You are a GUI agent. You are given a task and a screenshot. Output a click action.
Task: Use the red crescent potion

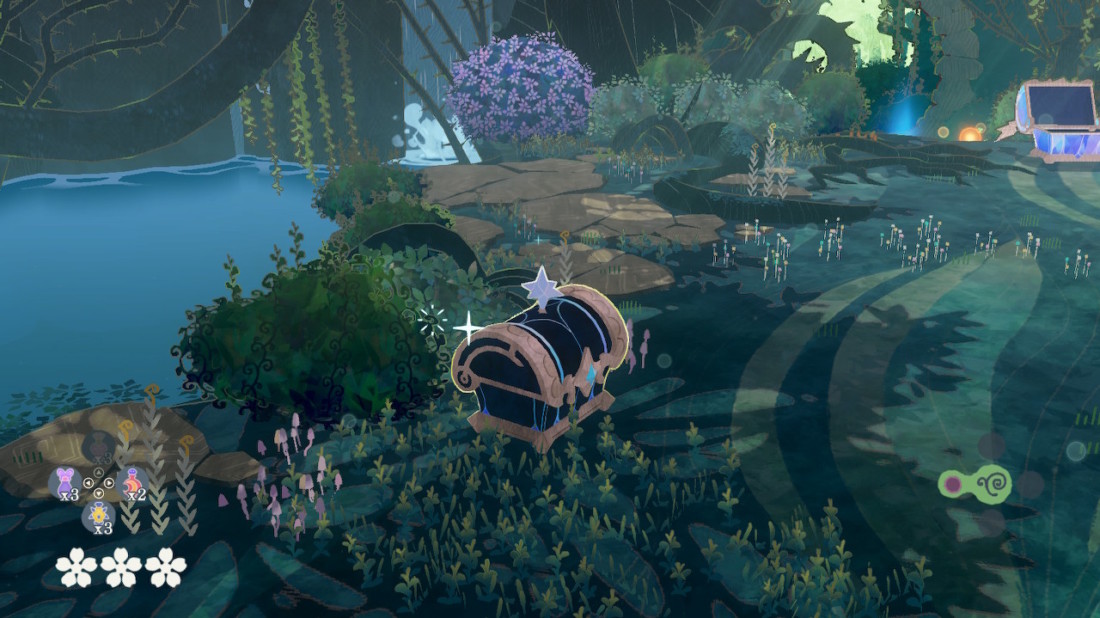click(132, 482)
